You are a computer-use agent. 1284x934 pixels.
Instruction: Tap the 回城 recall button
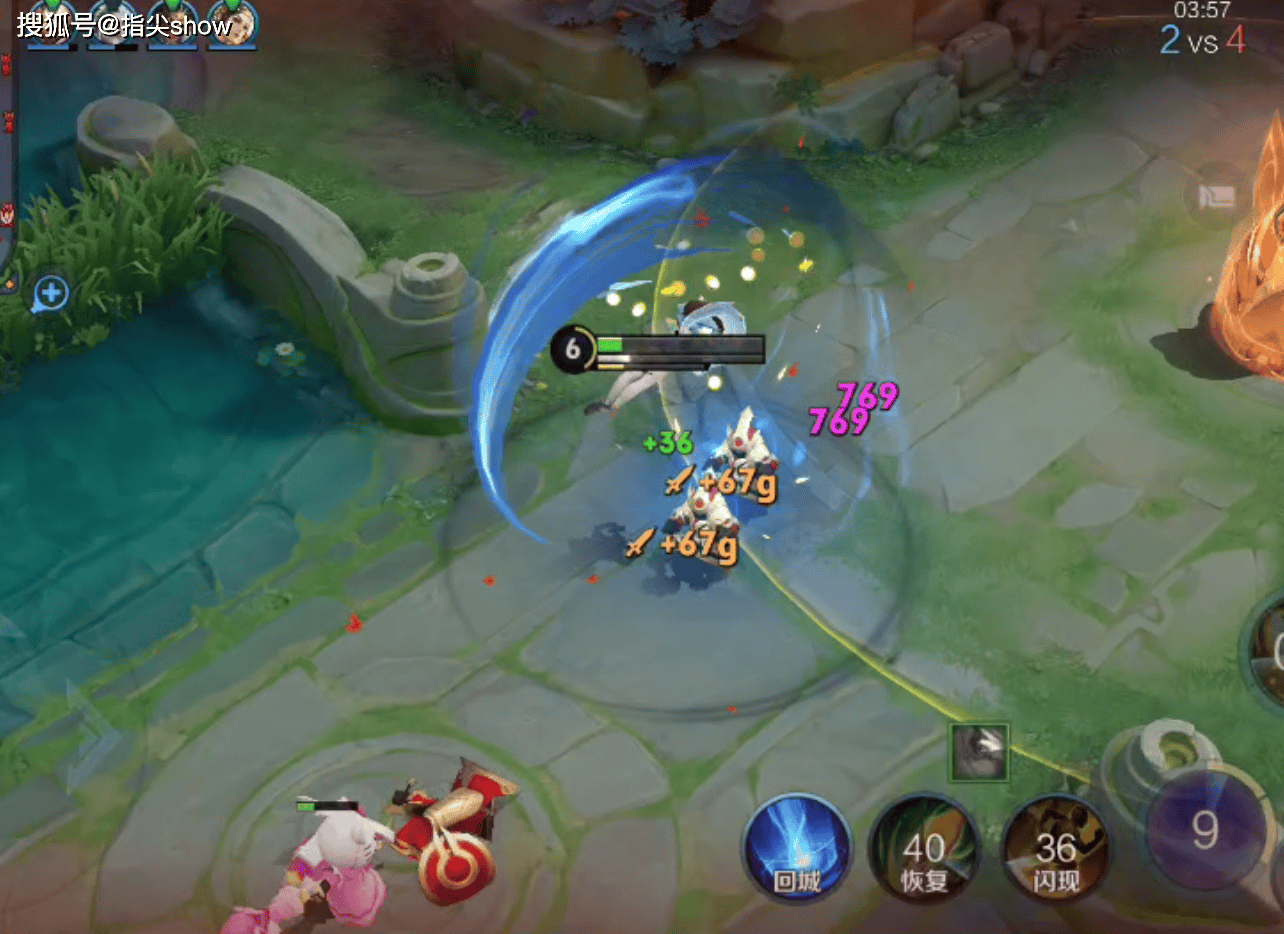point(796,848)
